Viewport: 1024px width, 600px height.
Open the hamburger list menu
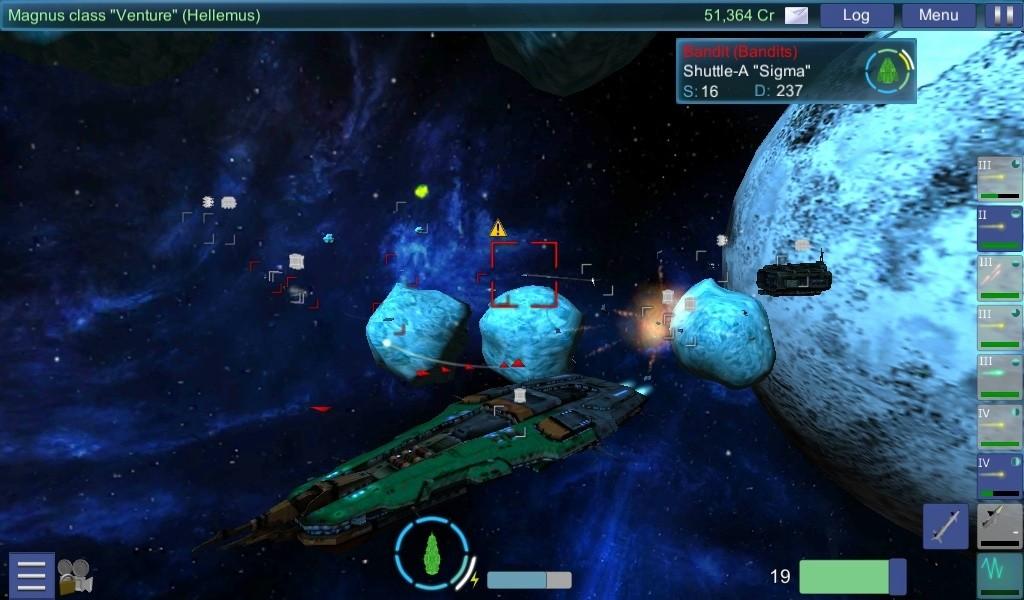pos(31,575)
